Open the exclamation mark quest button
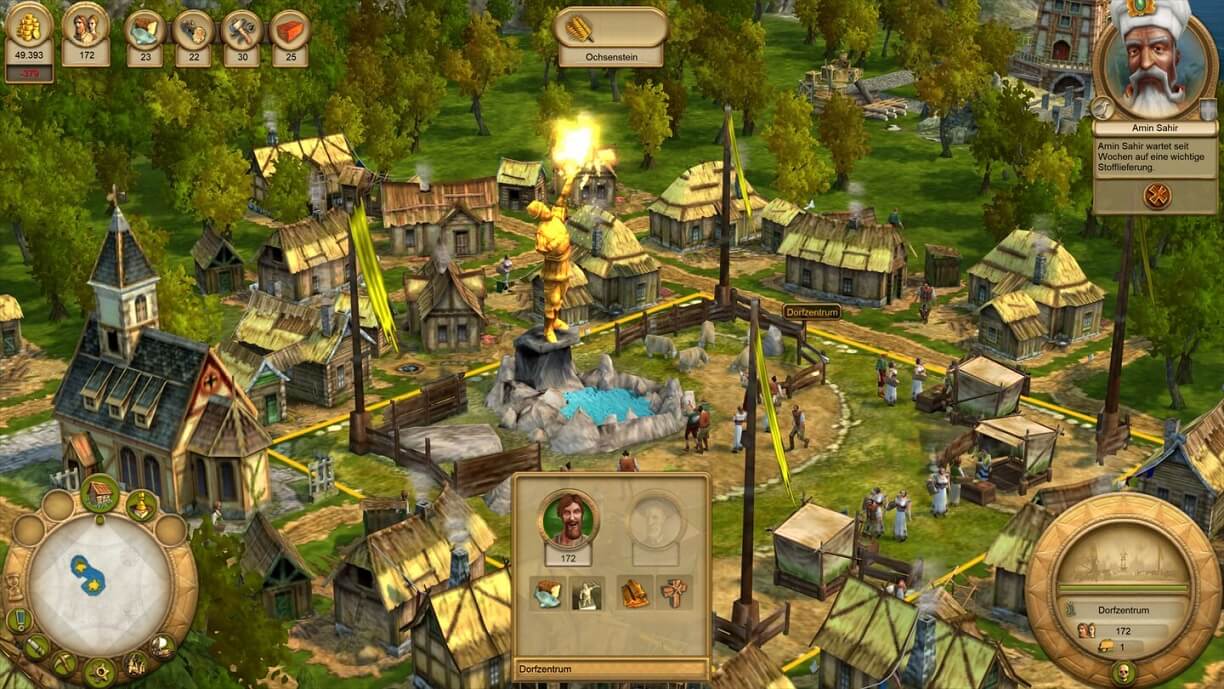 point(18,620)
